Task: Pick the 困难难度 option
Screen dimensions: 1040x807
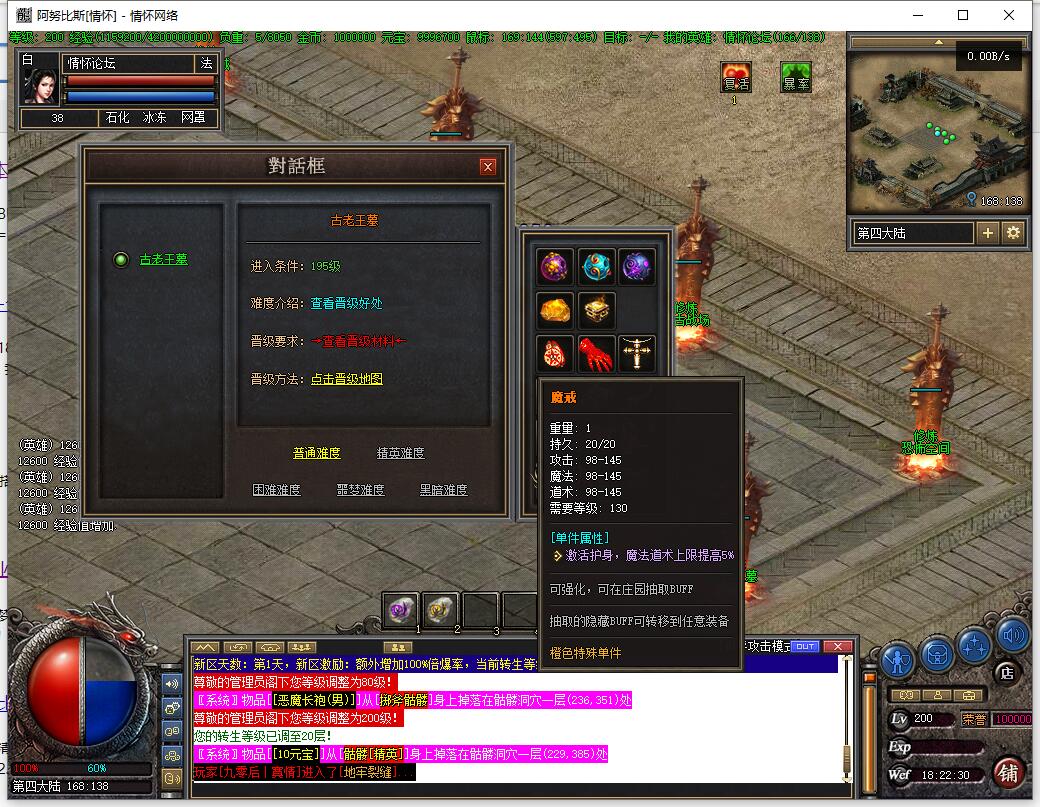Action: 276,490
